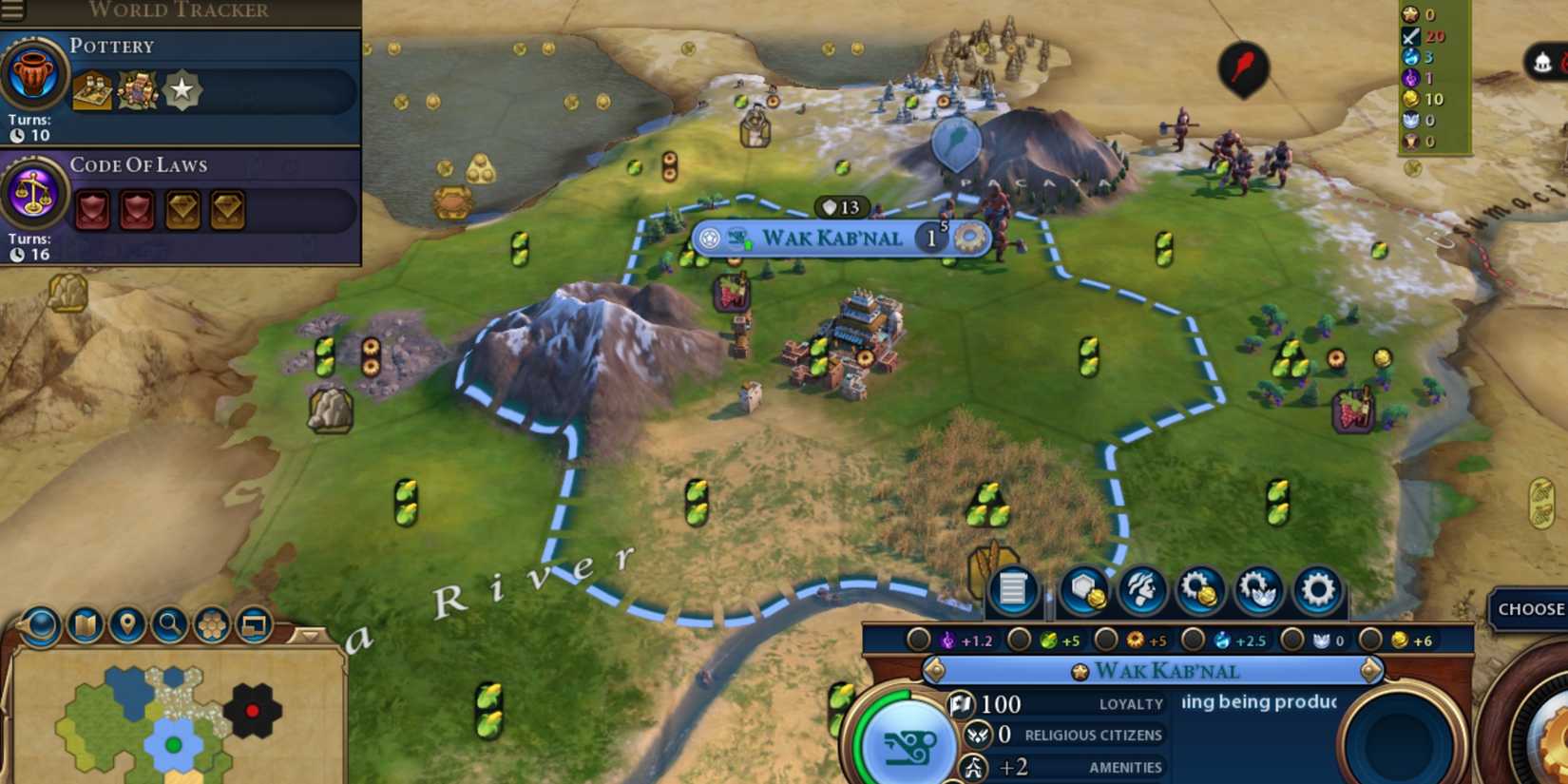
Task: Select purchase with gold production icon
Action: (x=1201, y=589)
